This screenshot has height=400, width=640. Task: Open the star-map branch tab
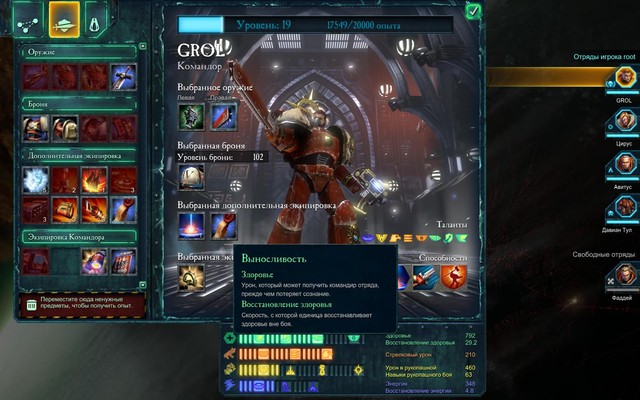pos(25,17)
